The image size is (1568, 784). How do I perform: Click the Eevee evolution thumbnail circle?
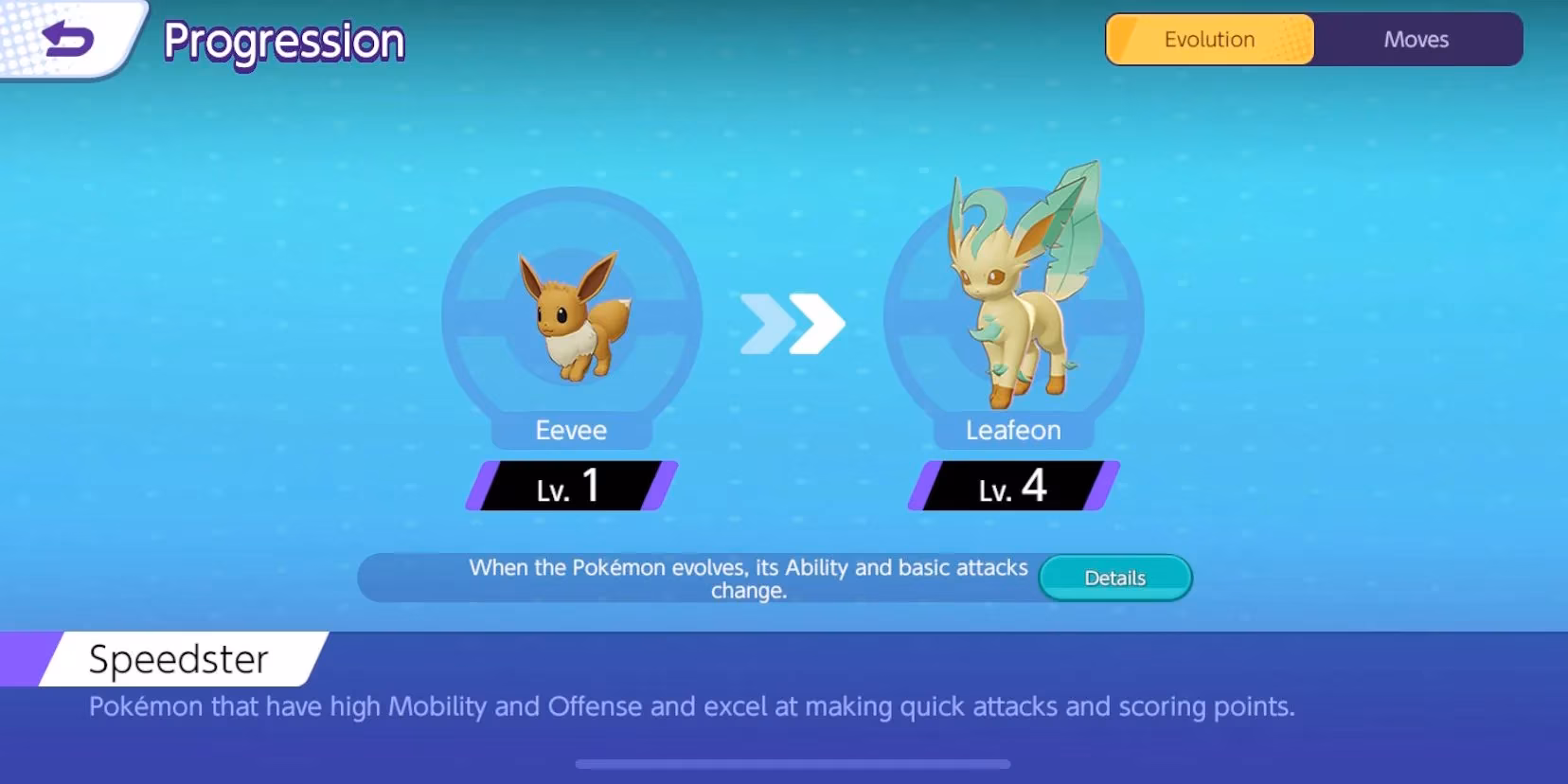(x=571, y=322)
